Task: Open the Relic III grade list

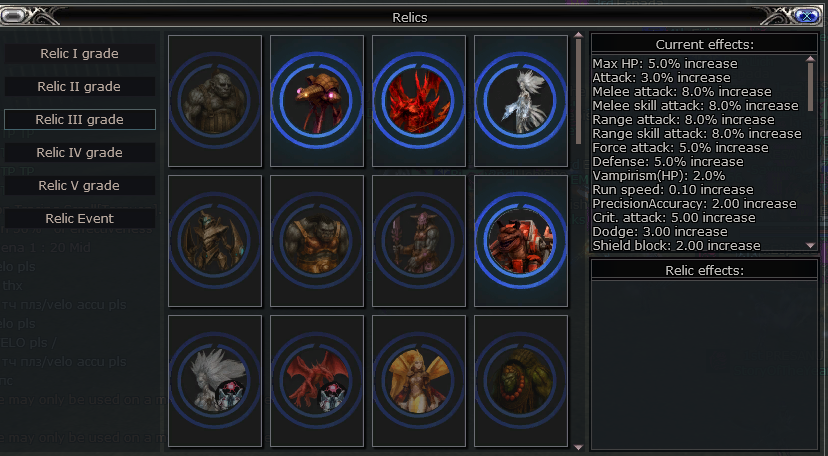Action: [80, 119]
